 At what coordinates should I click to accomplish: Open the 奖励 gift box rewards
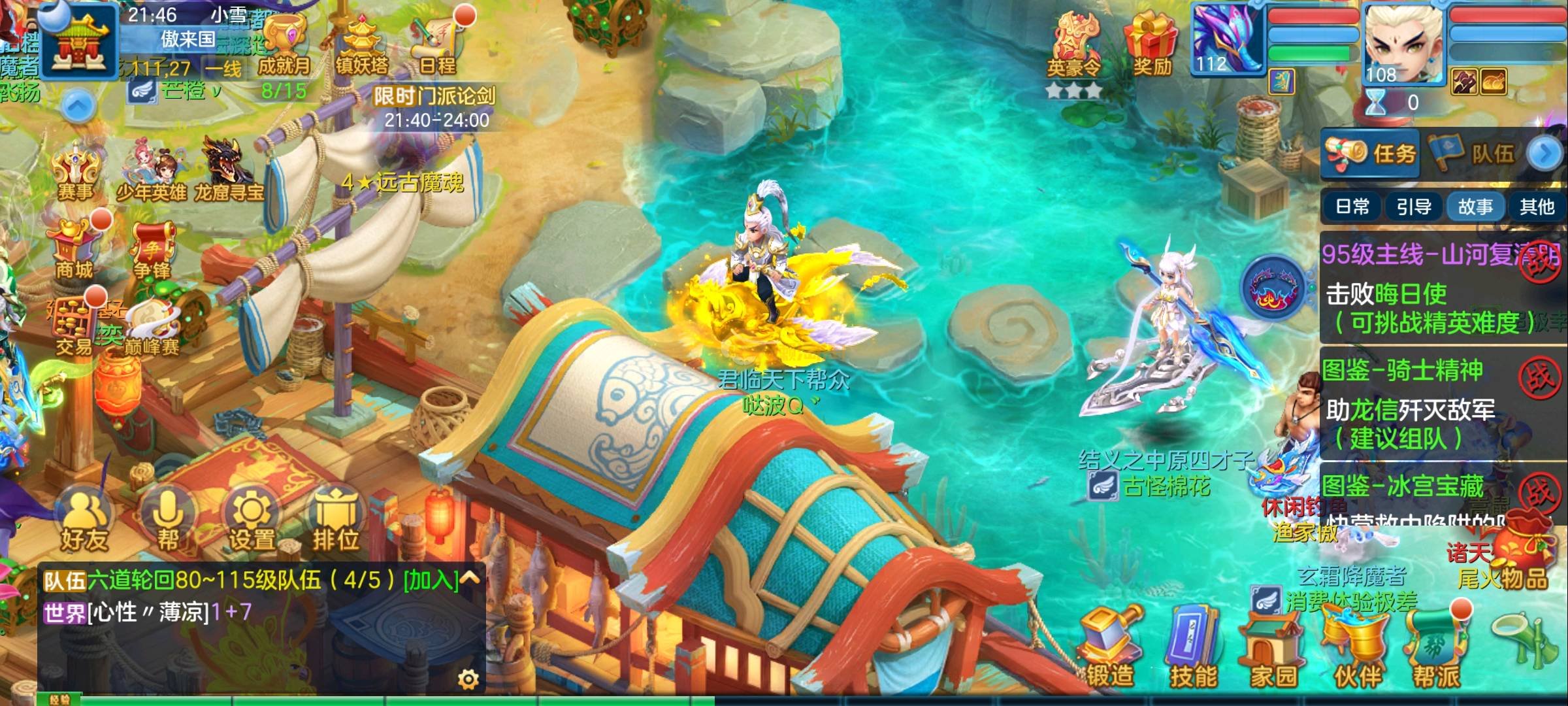(x=1152, y=44)
